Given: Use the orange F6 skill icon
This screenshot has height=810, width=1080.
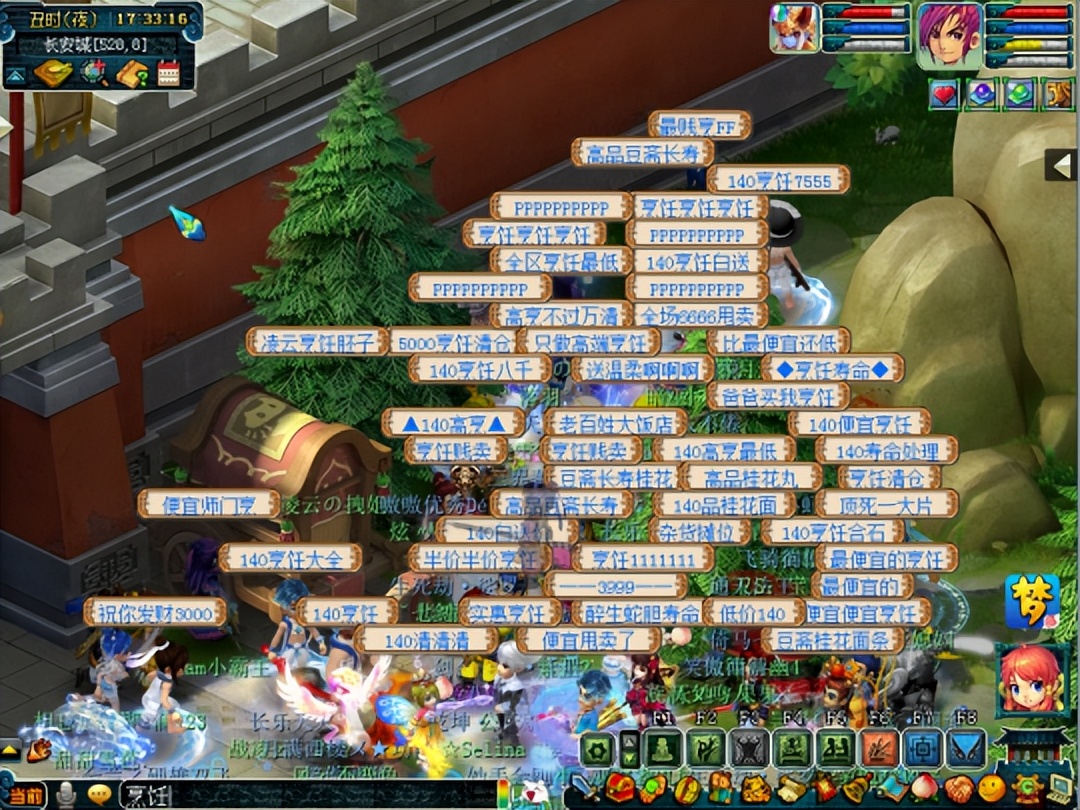Looking at the screenshot, I should (x=880, y=748).
